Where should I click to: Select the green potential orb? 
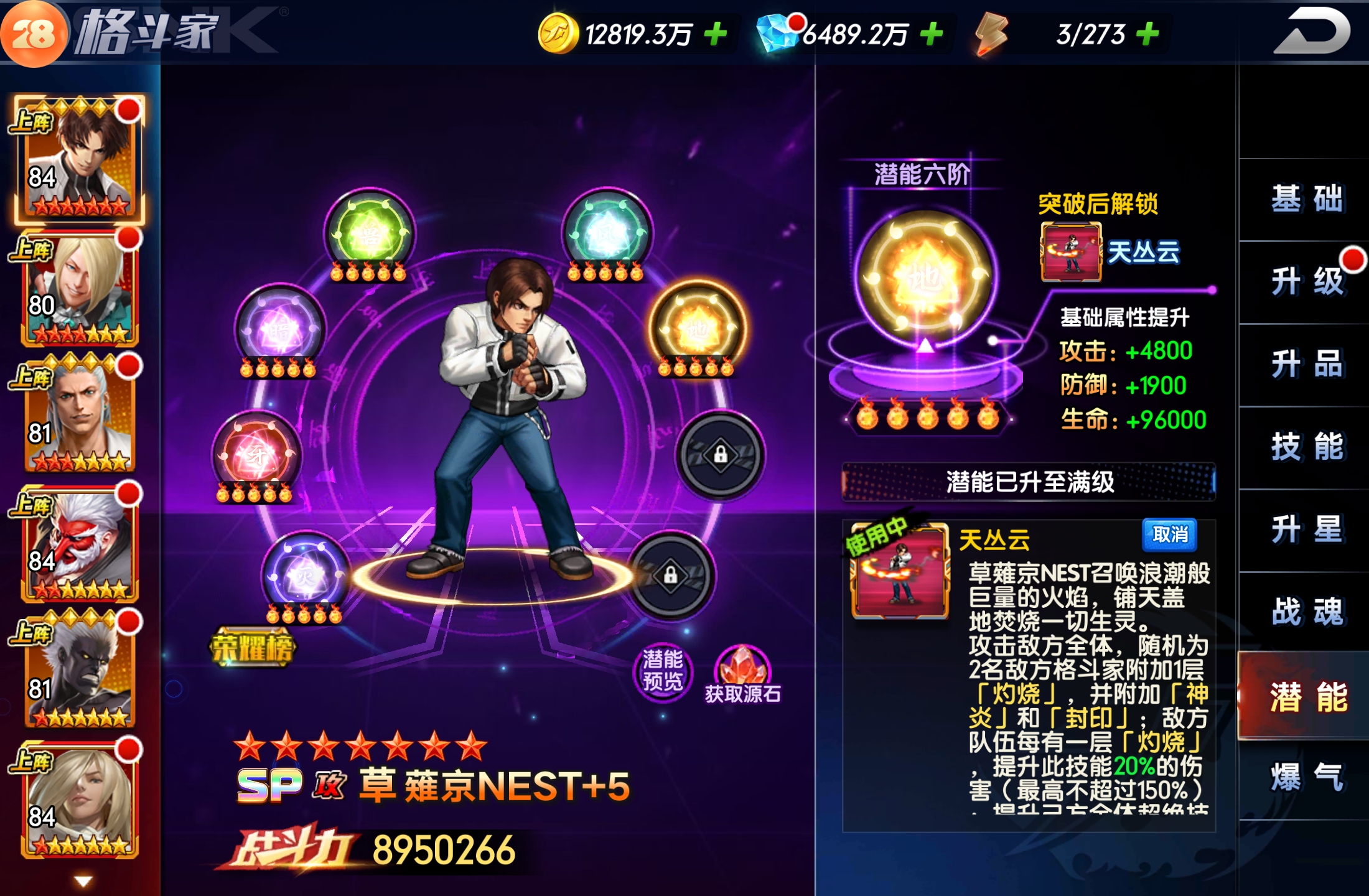tap(369, 233)
